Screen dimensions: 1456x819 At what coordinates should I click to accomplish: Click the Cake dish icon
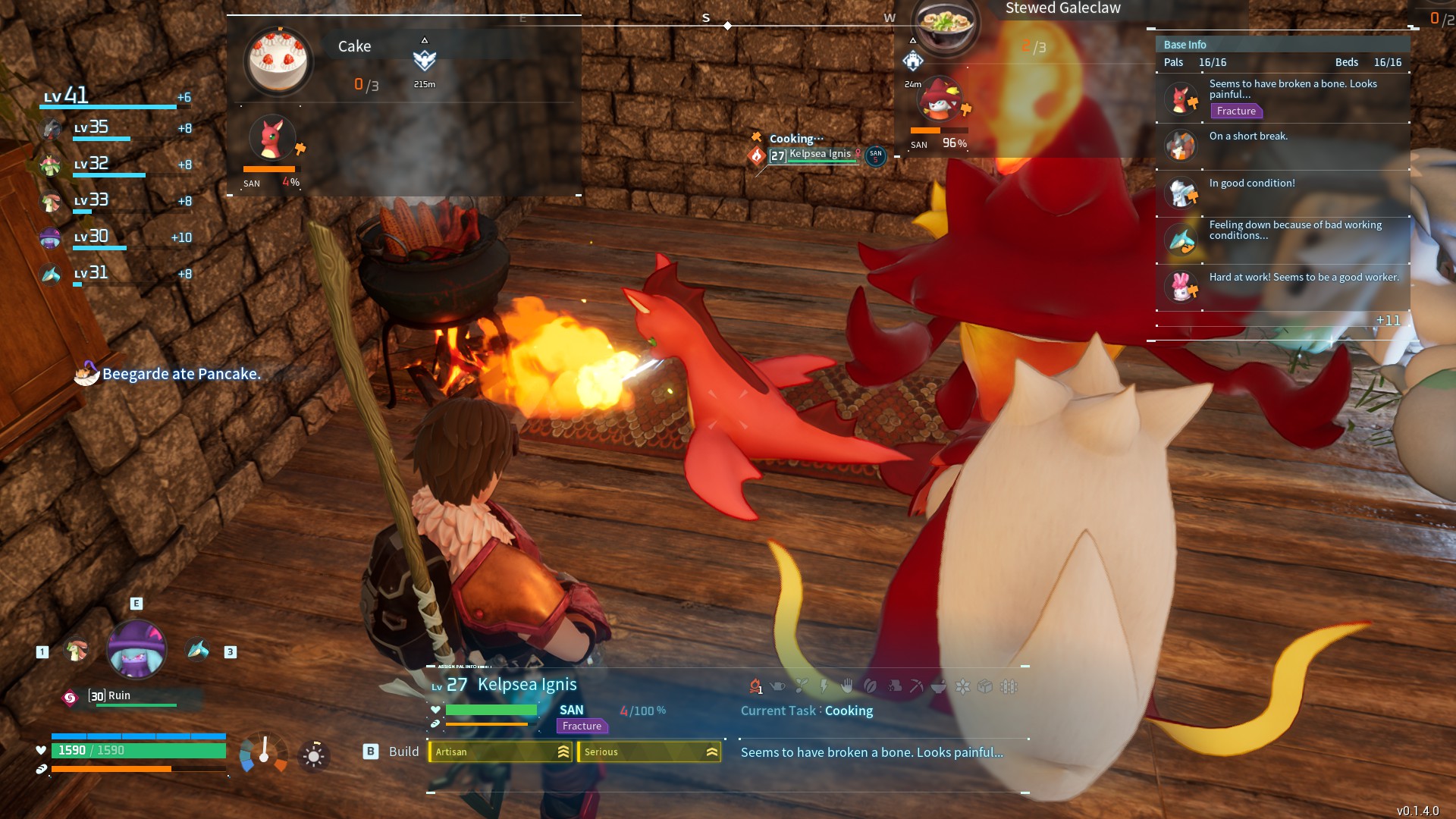click(x=278, y=61)
